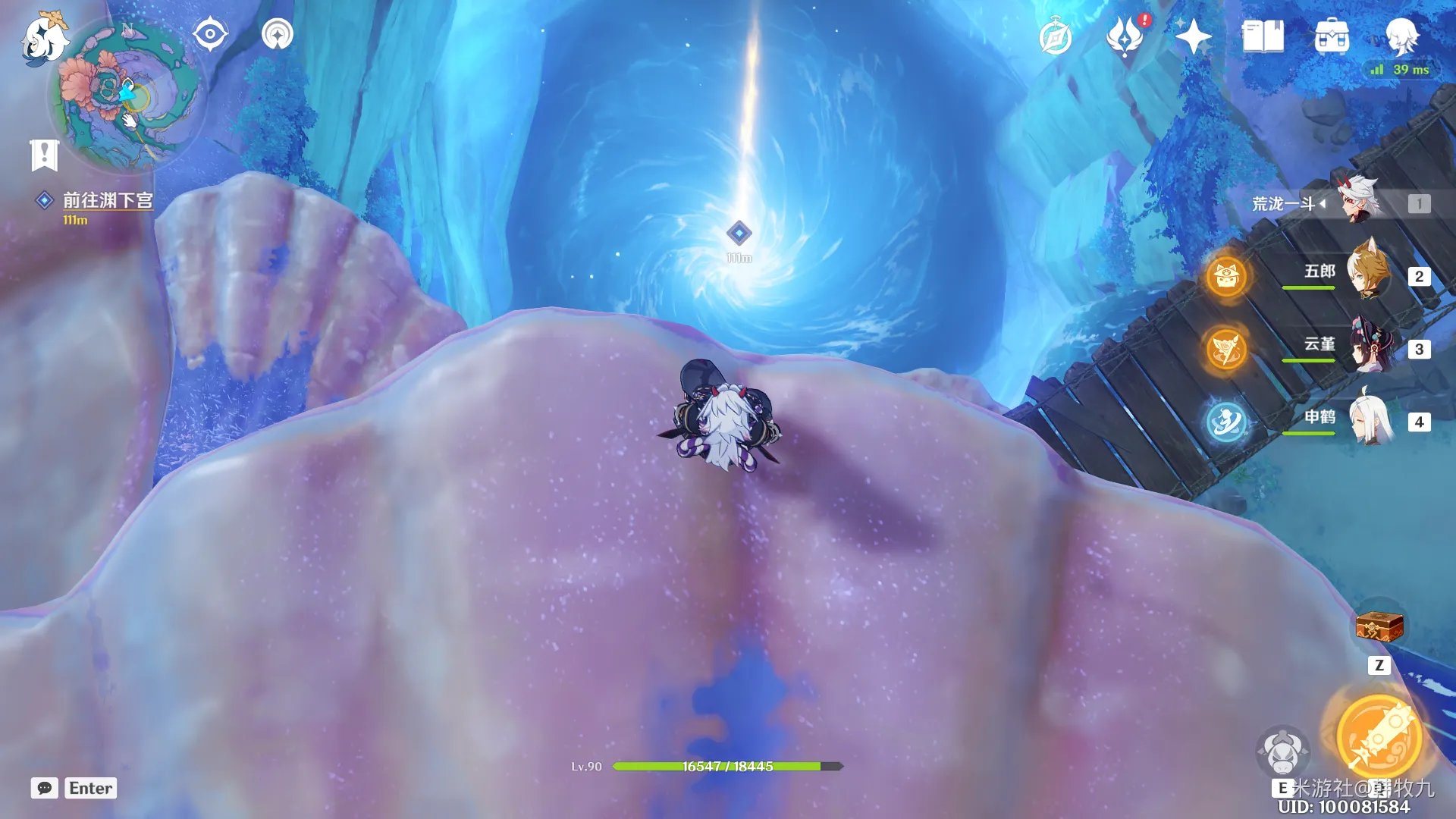
Task: Switch to party member 云堇
Action: pos(1367,347)
